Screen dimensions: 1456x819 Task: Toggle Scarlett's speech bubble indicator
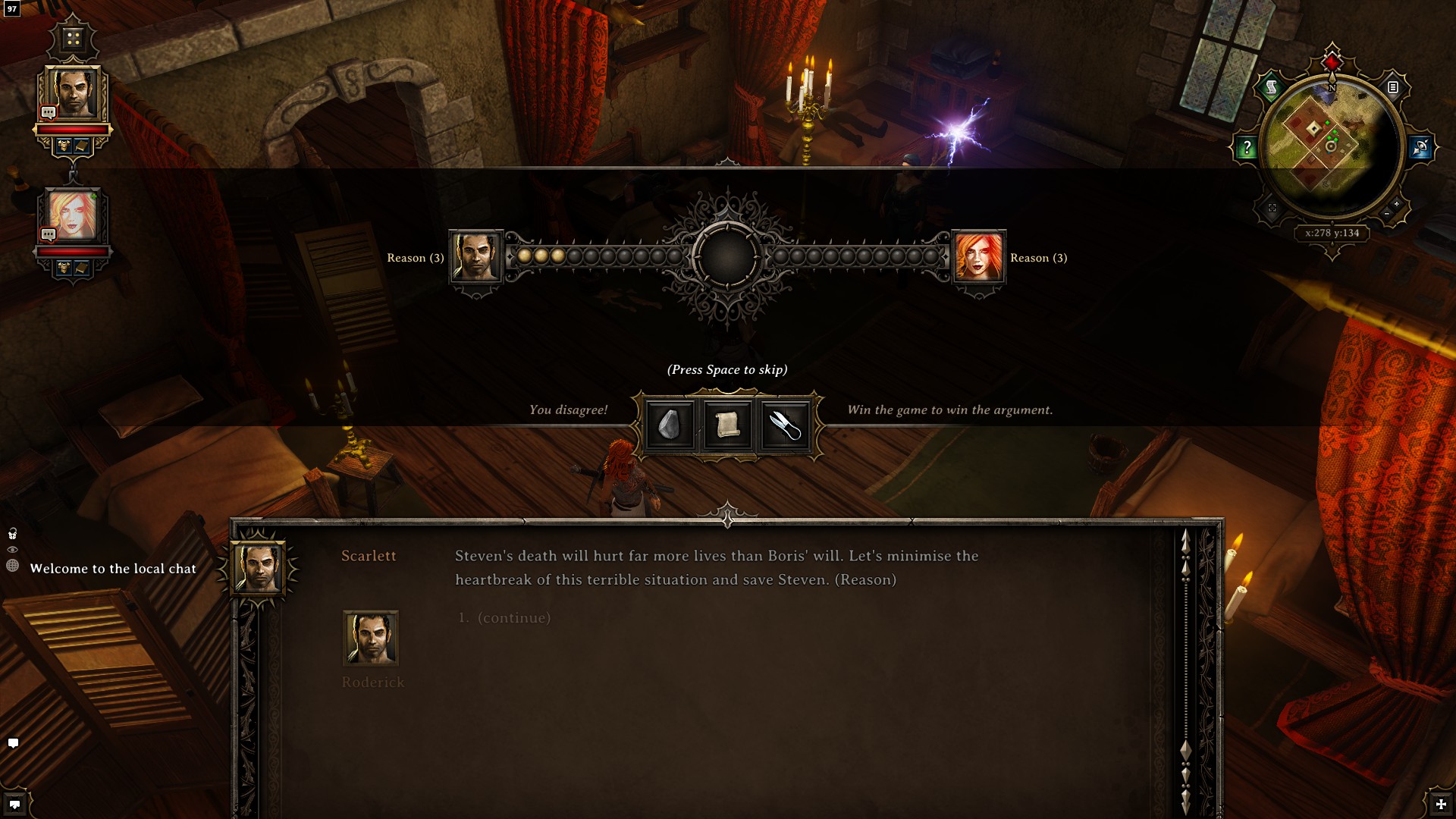(48, 234)
